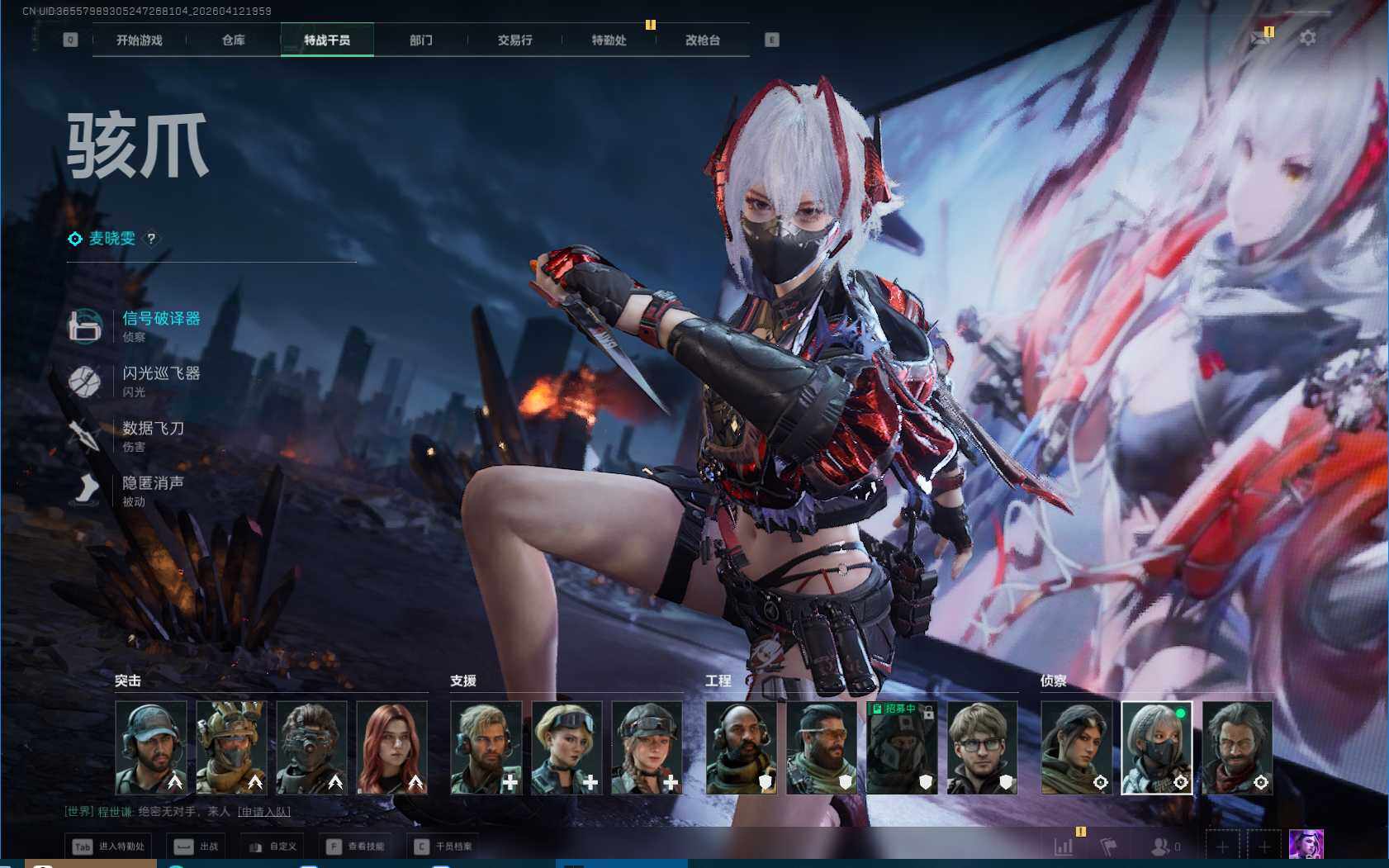Select the red-haired assault operator portrait

392,747
